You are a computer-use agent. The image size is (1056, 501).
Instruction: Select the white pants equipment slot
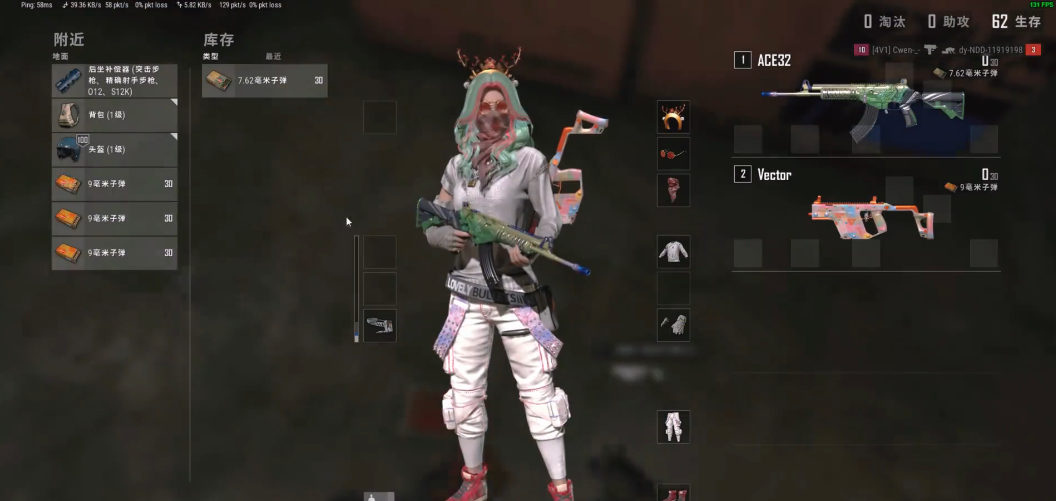[x=673, y=426]
